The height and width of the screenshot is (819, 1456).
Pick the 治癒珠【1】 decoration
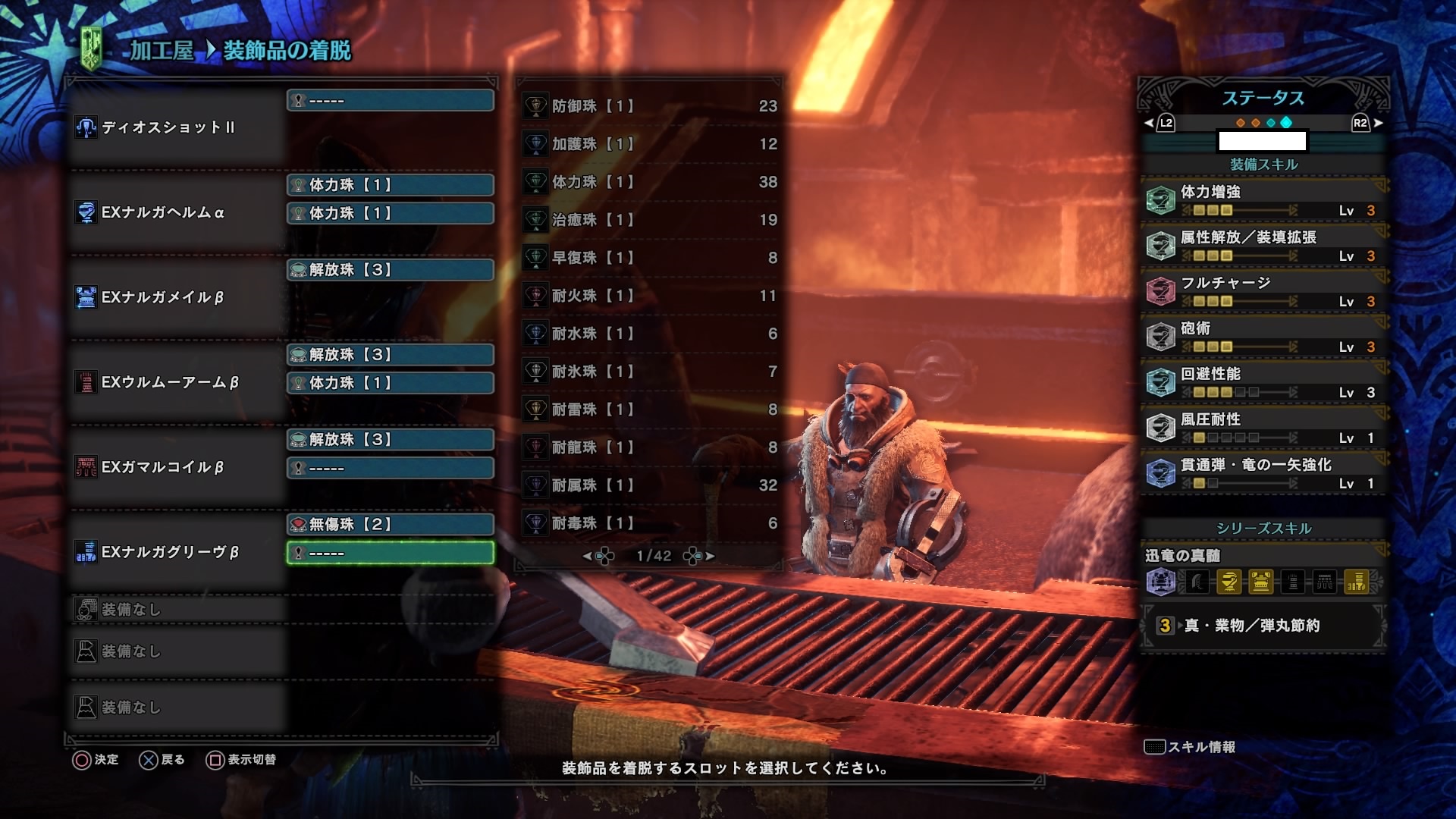(x=649, y=220)
